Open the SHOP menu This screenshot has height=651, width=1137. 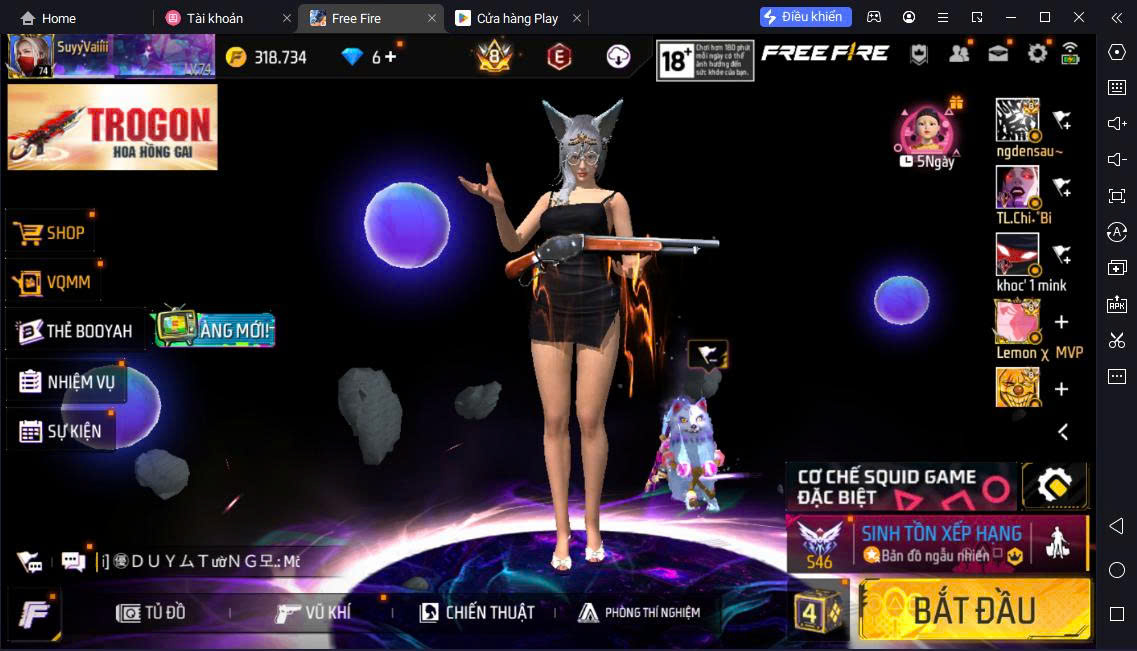point(52,233)
